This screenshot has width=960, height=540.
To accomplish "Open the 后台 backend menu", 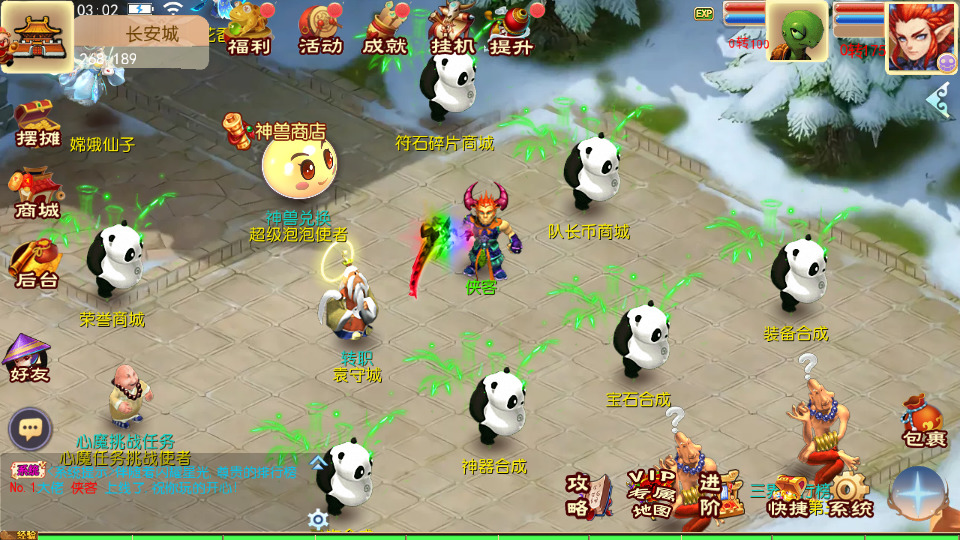I will click(x=36, y=265).
